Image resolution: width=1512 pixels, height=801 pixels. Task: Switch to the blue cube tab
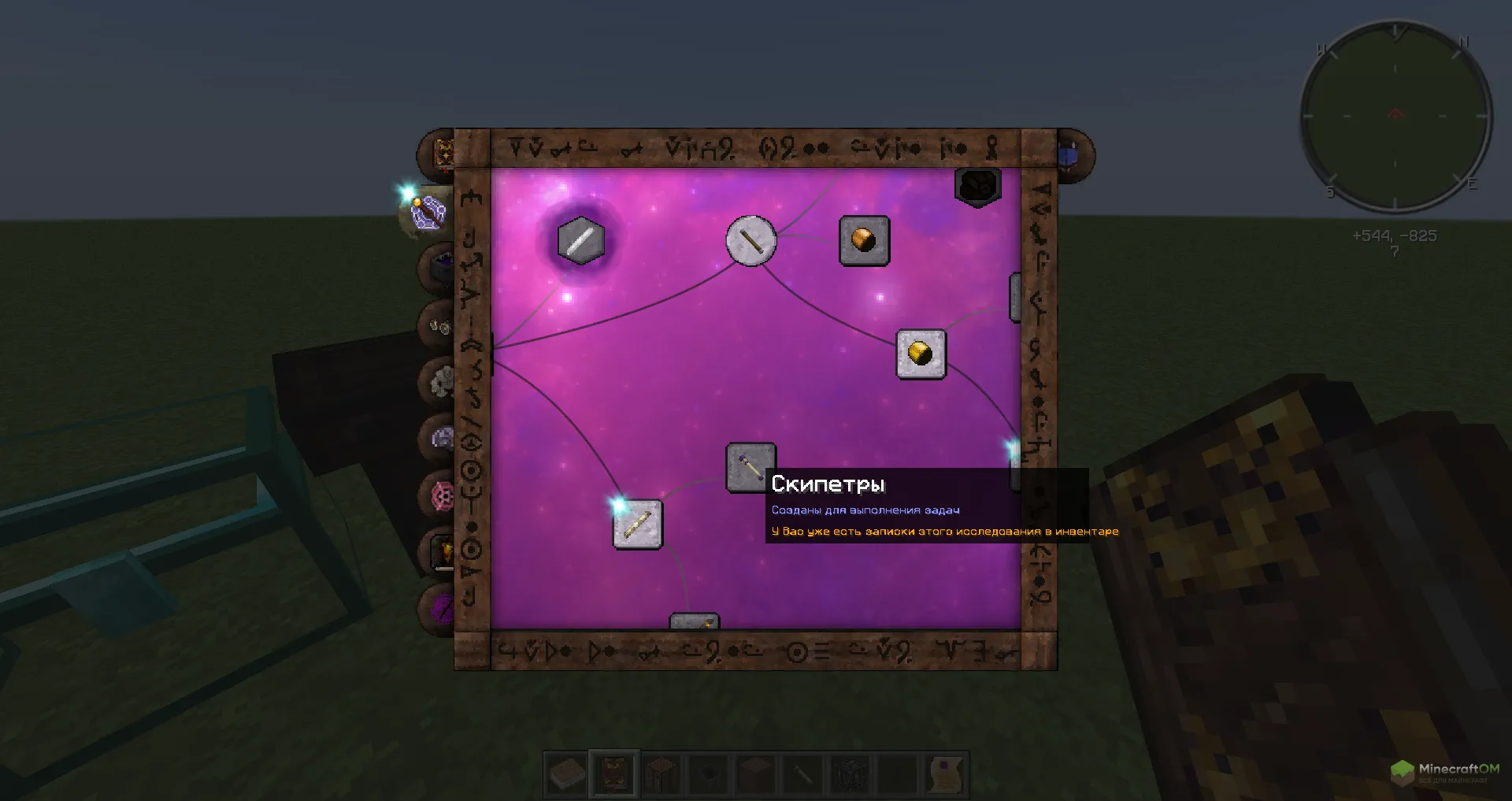[1069, 154]
